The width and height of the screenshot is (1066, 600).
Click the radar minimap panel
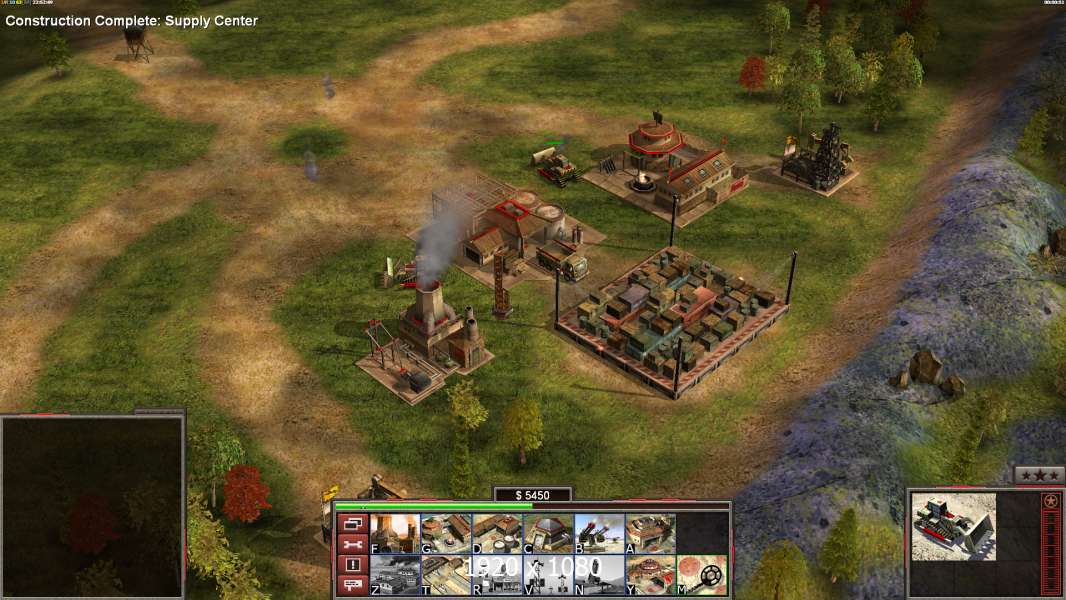click(92, 507)
